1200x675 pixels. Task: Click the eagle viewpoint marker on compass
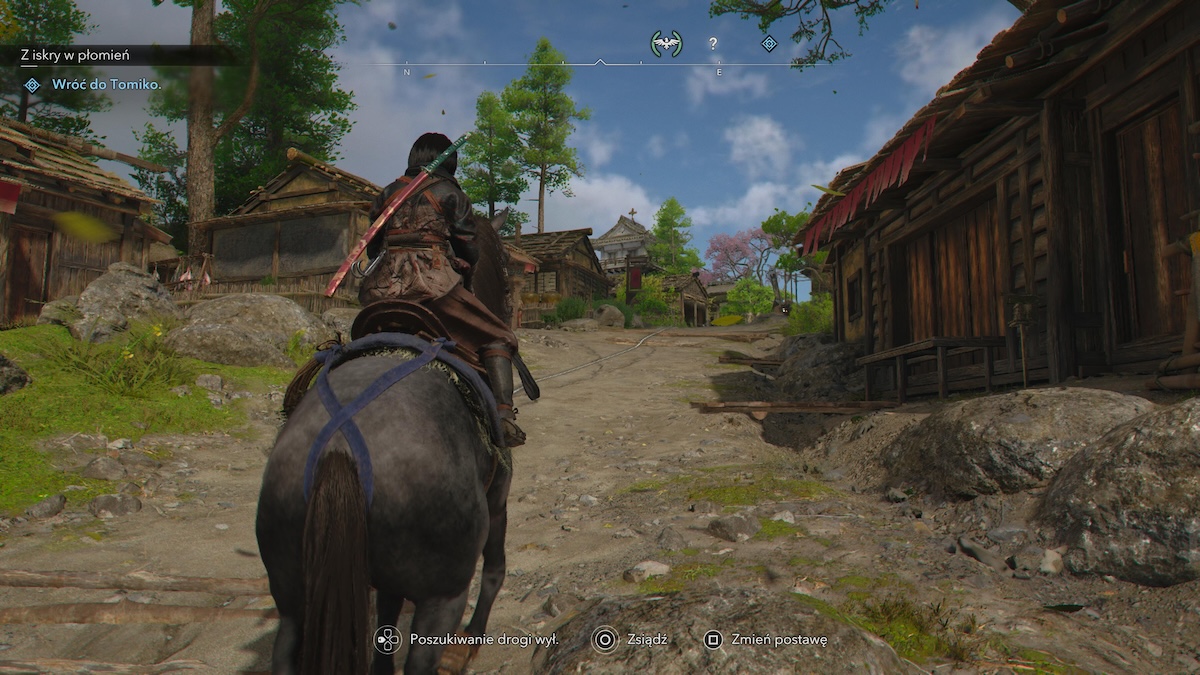[x=665, y=43]
